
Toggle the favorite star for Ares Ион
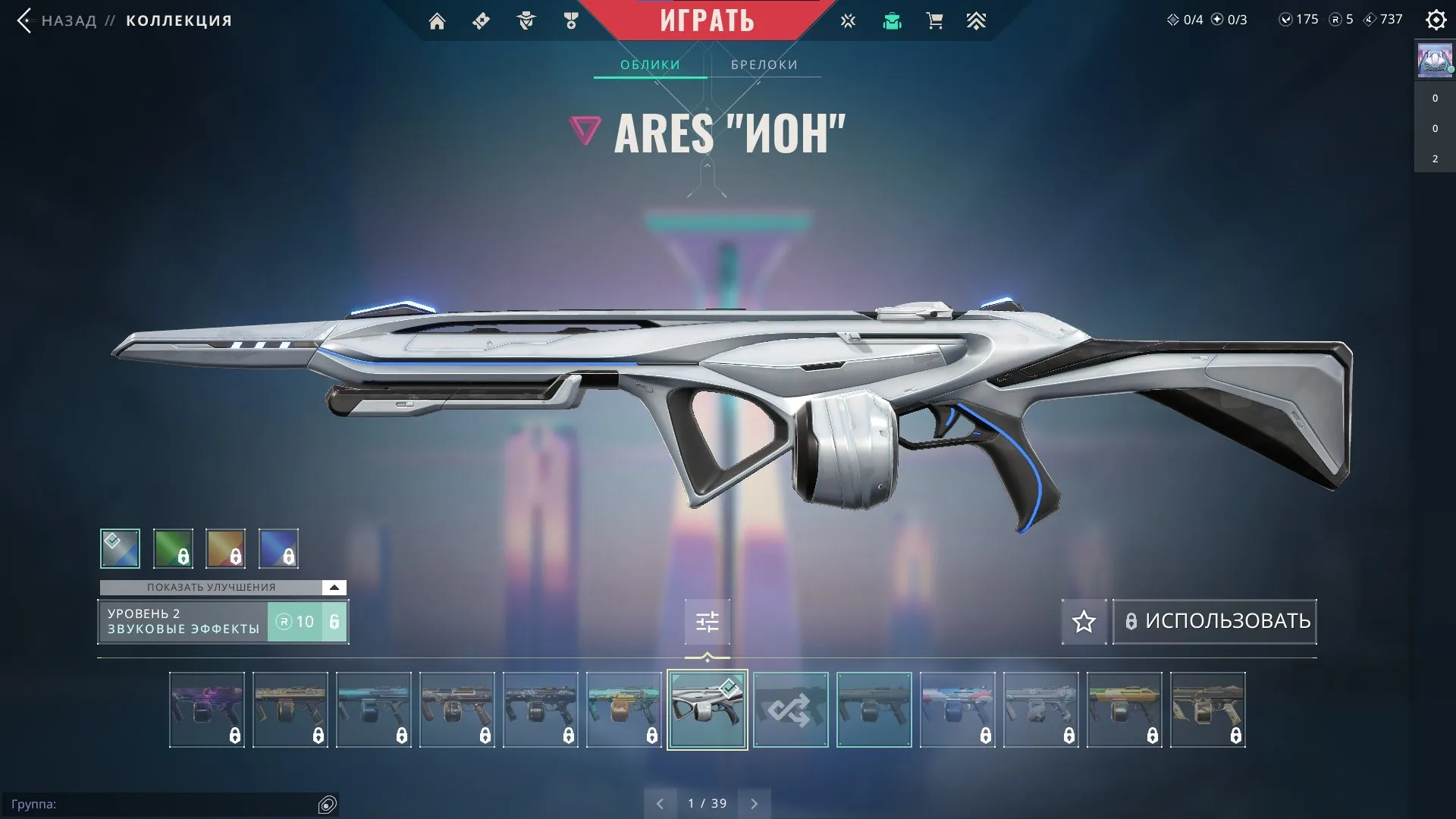[1083, 622]
